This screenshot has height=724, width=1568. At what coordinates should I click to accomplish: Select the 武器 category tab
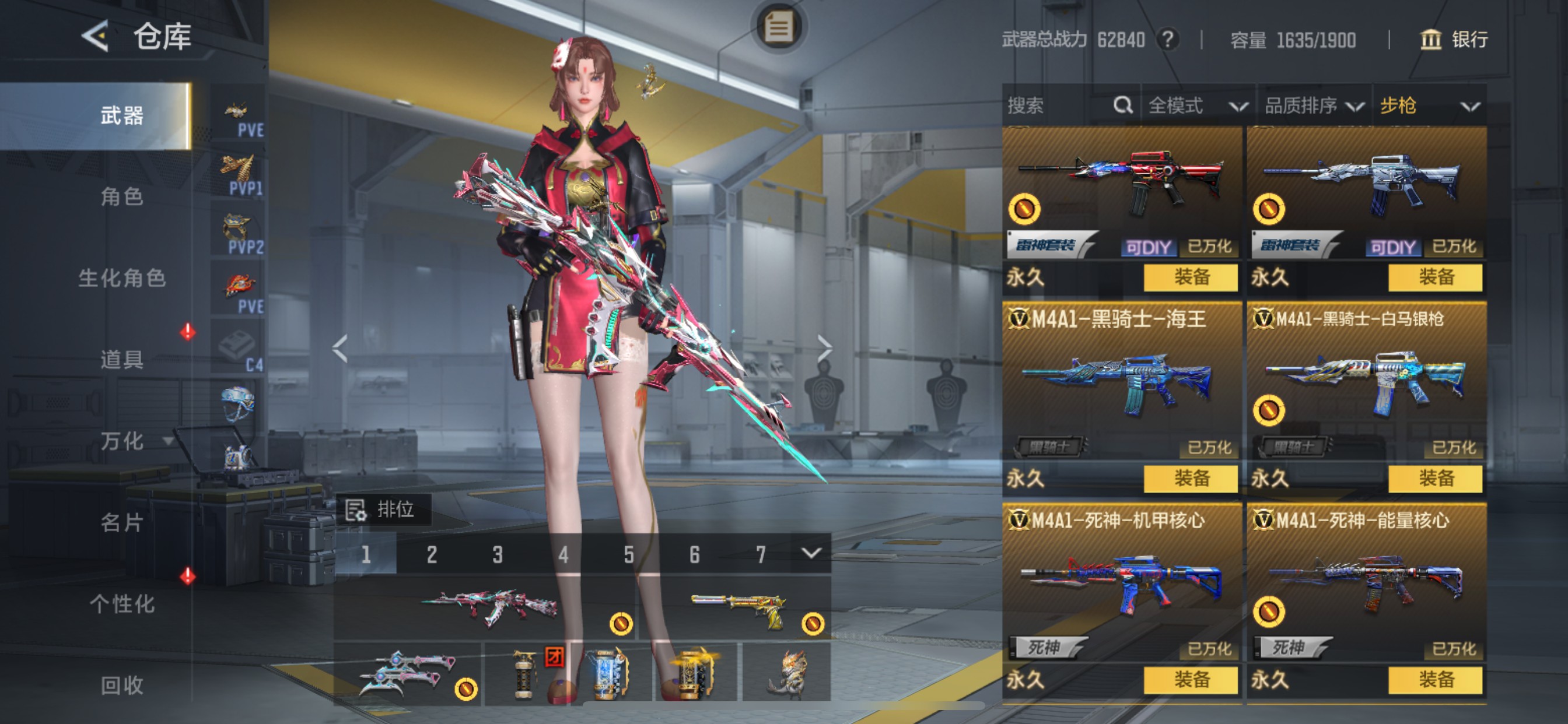point(122,115)
